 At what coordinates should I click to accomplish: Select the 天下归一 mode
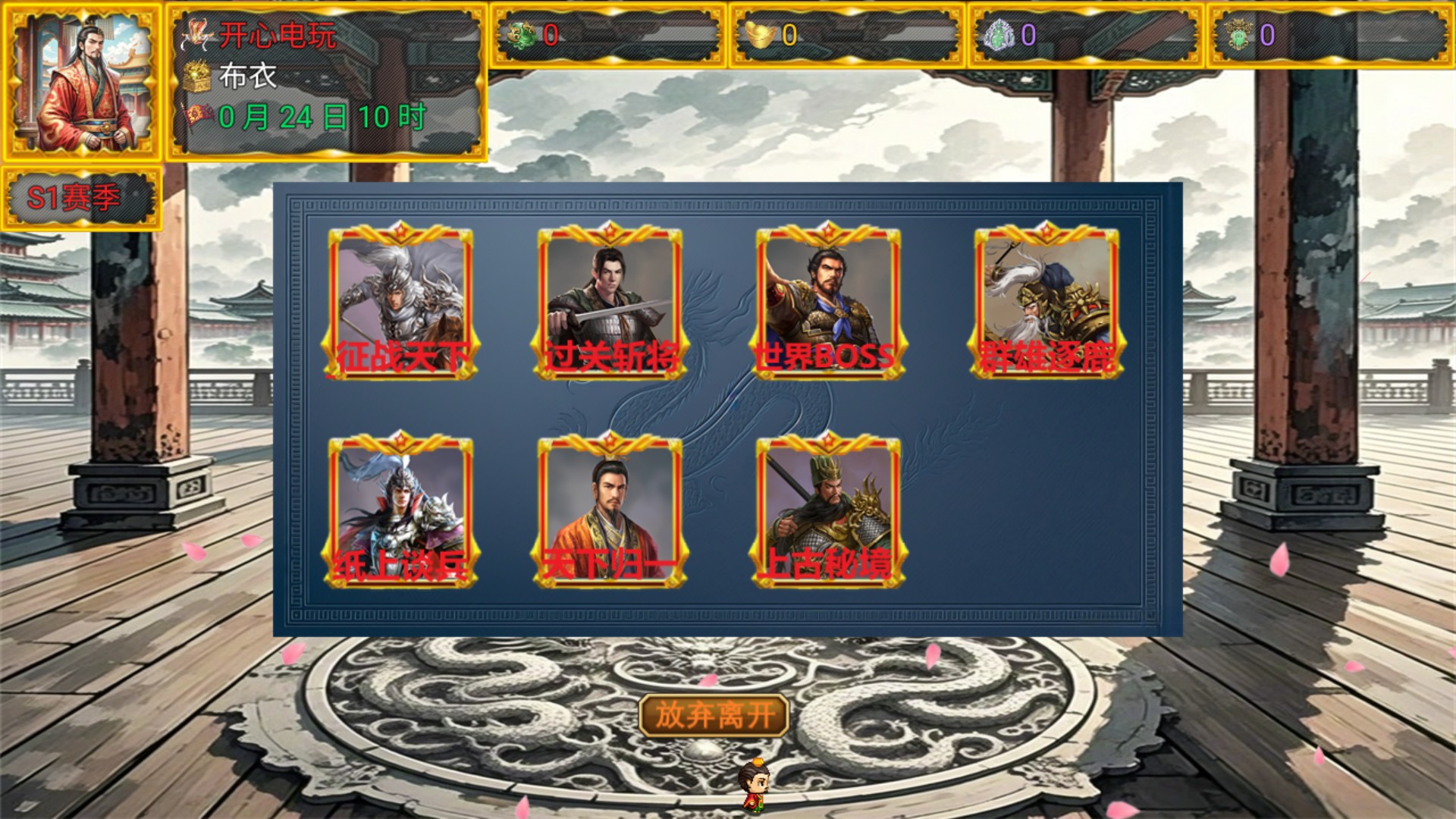tap(610, 511)
